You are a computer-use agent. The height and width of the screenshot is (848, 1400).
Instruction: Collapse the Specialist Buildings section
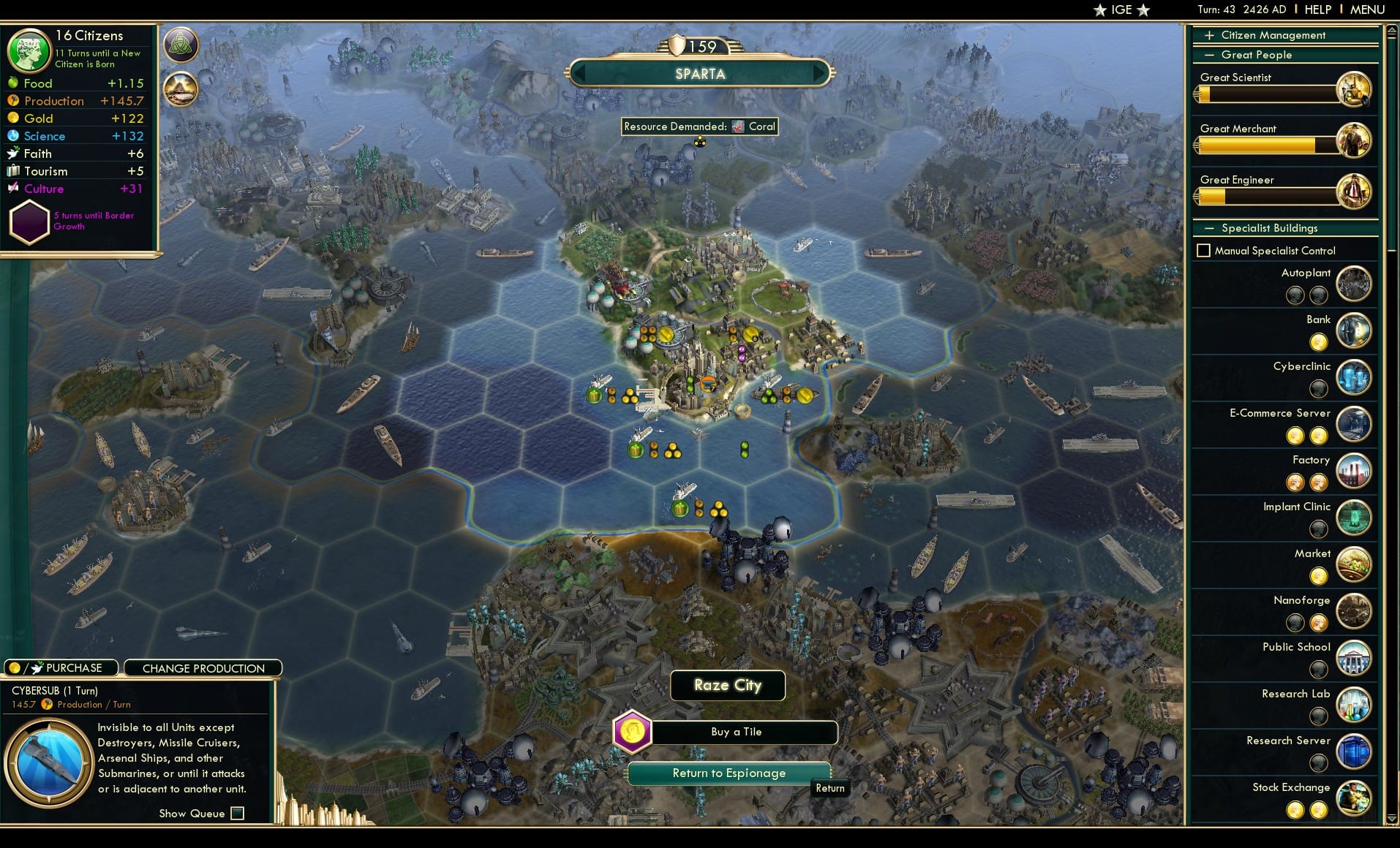point(1211,228)
